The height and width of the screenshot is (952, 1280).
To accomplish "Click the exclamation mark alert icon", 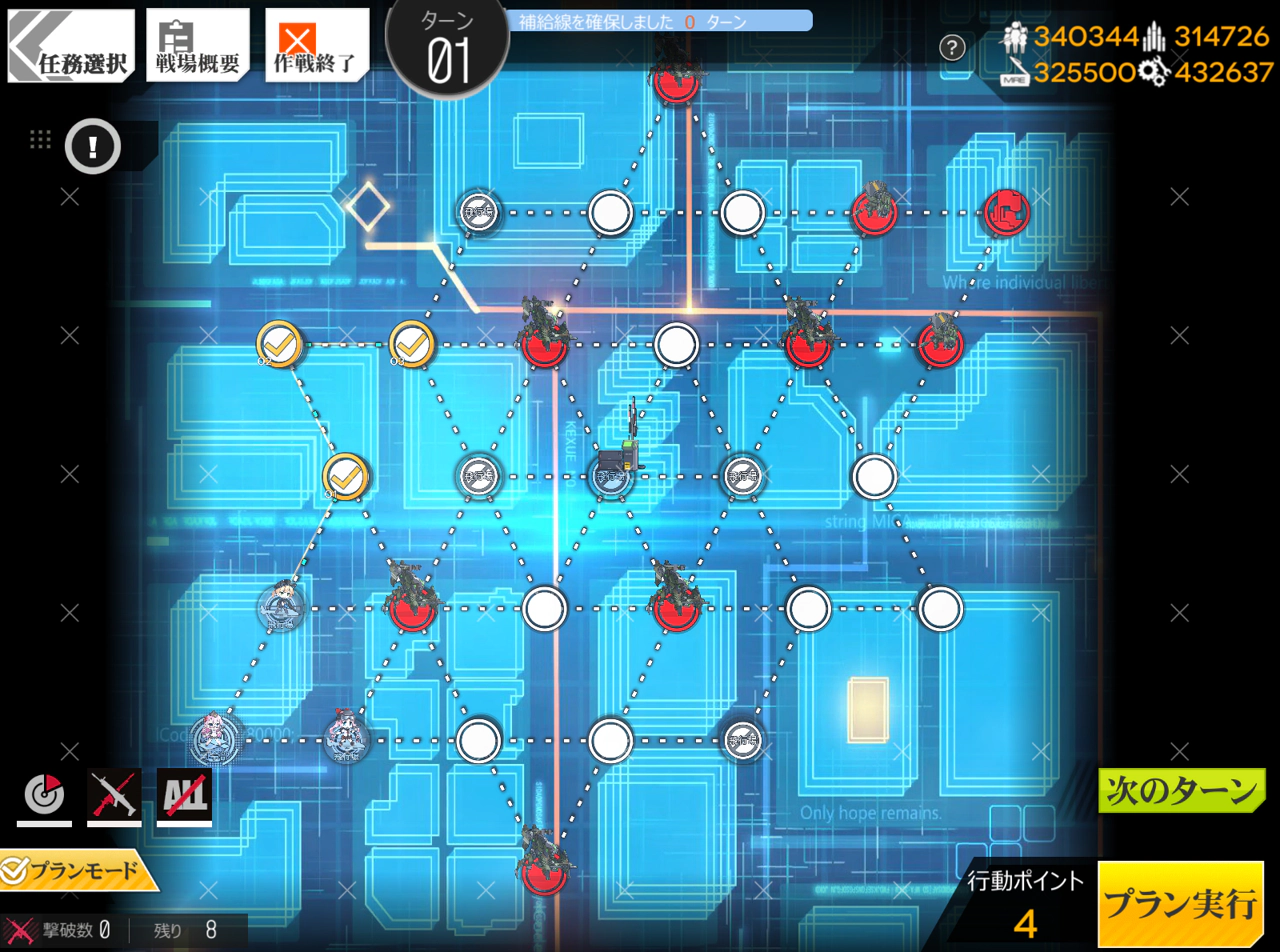I will click(93, 146).
